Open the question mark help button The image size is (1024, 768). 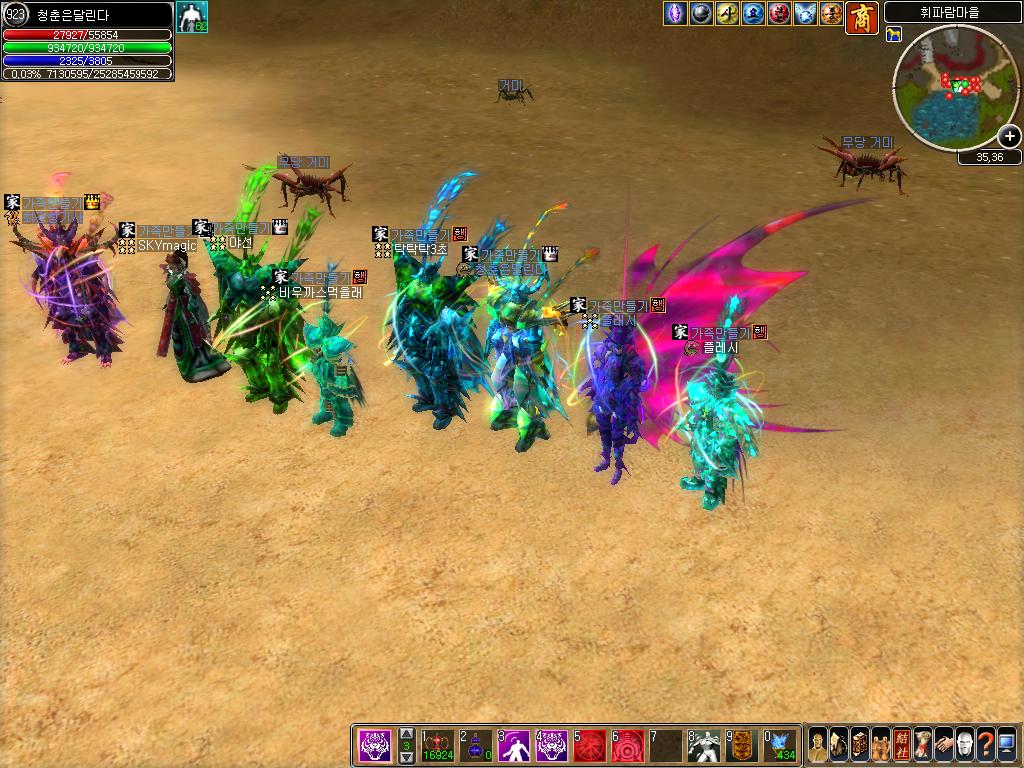pyautogui.click(x=986, y=745)
